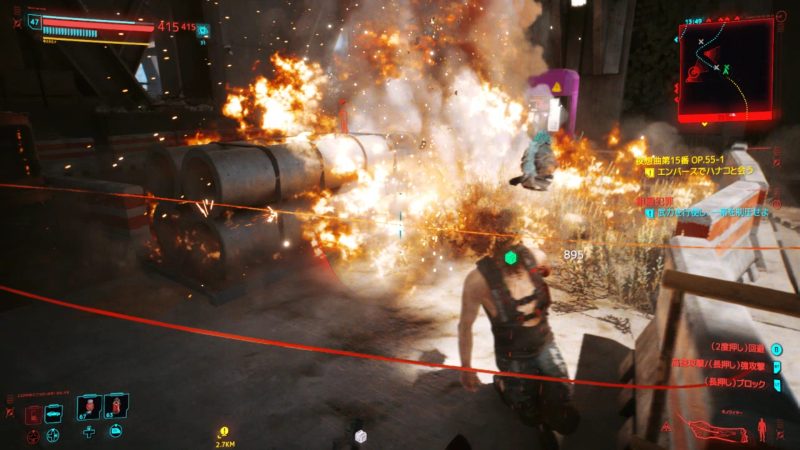The height and width of the screenshot is (450, 800).
Task: Select the first consumable inhaler slot
Action: pos(87,408)
